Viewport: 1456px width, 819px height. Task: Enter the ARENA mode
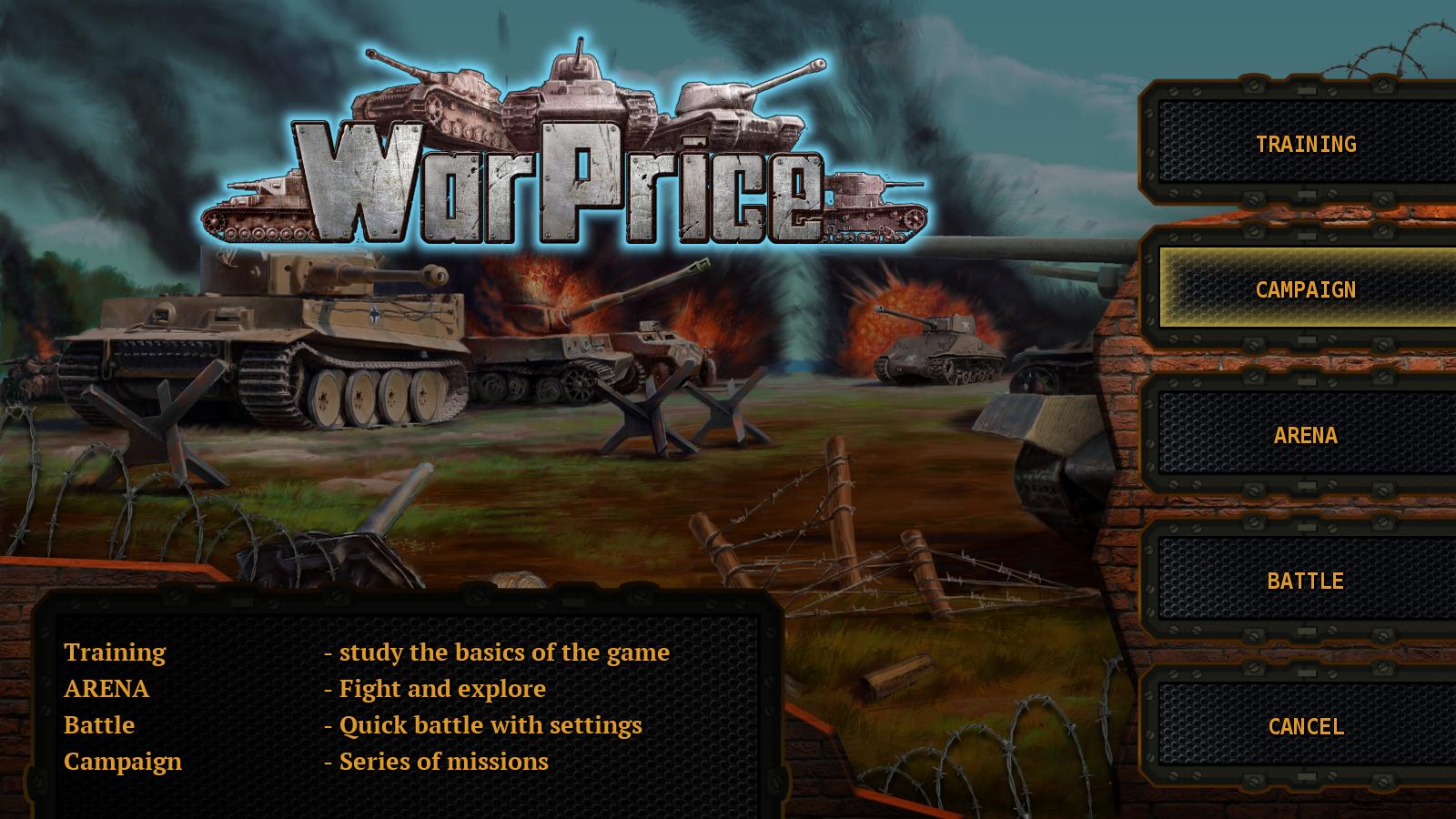point(1306,436)
